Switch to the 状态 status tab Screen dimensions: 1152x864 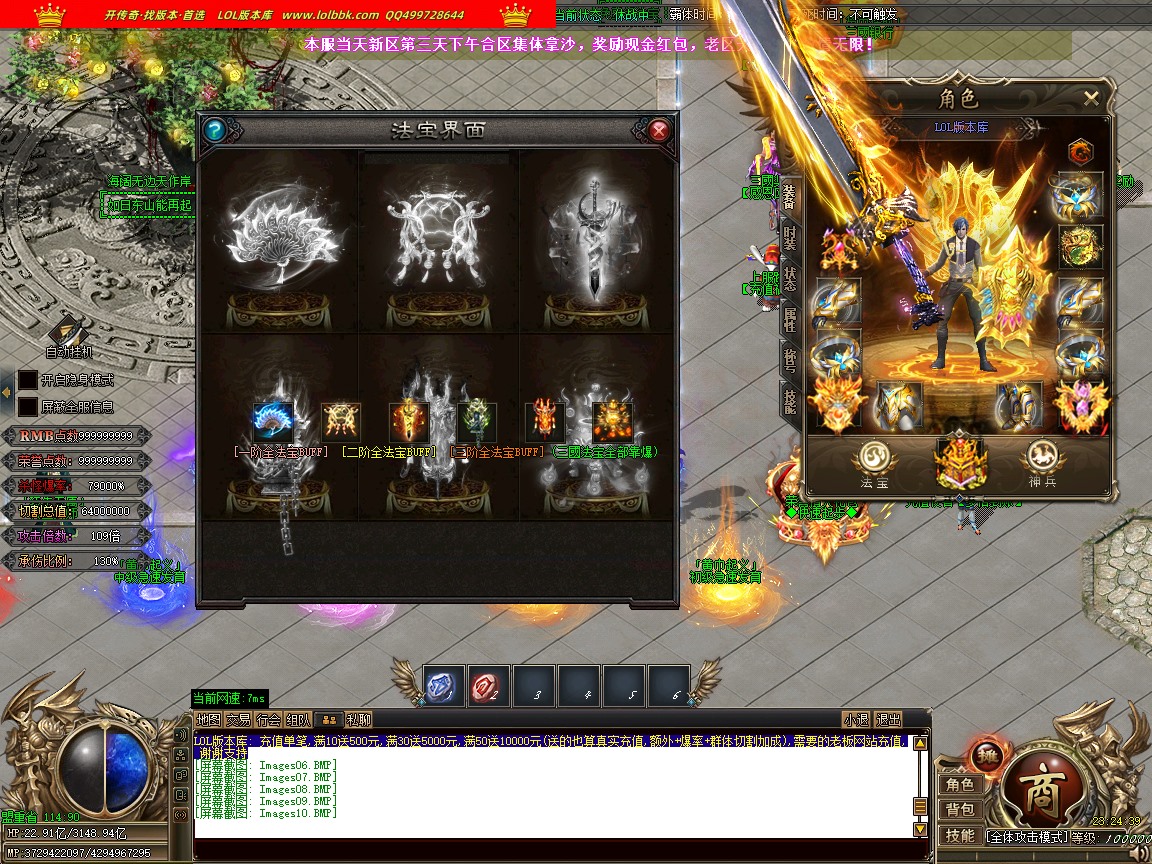(x=790, y=279)
